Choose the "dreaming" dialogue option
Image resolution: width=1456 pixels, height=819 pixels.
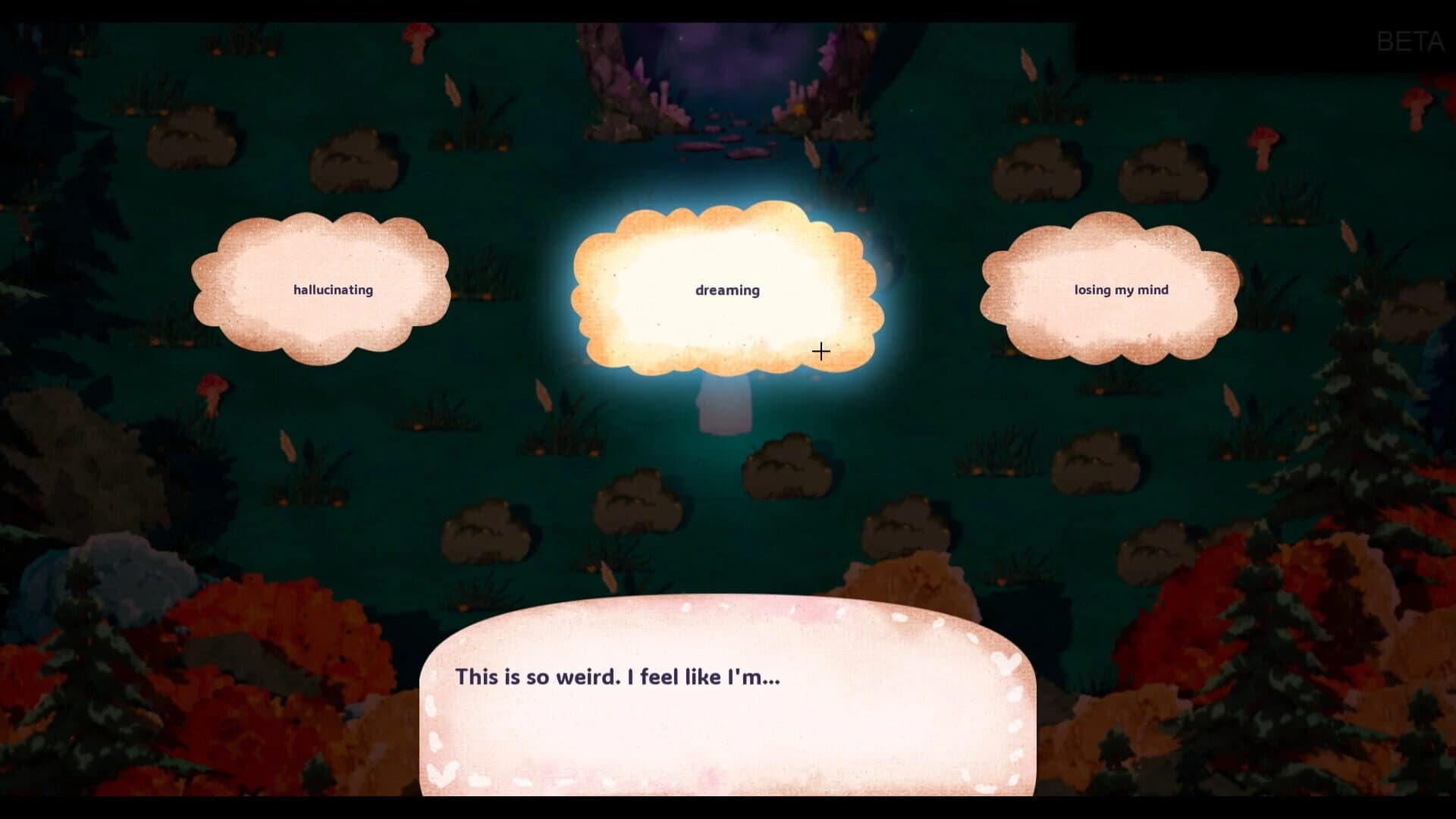click(x=726, y=290)
